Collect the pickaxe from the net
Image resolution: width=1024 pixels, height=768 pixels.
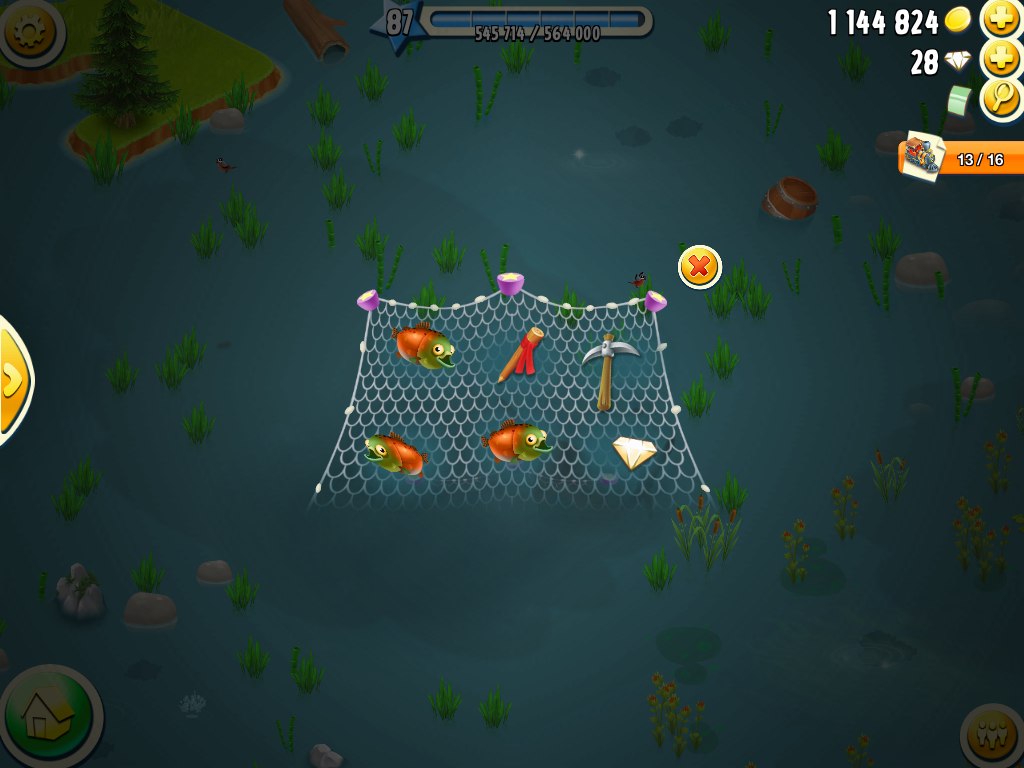[609, 369]
